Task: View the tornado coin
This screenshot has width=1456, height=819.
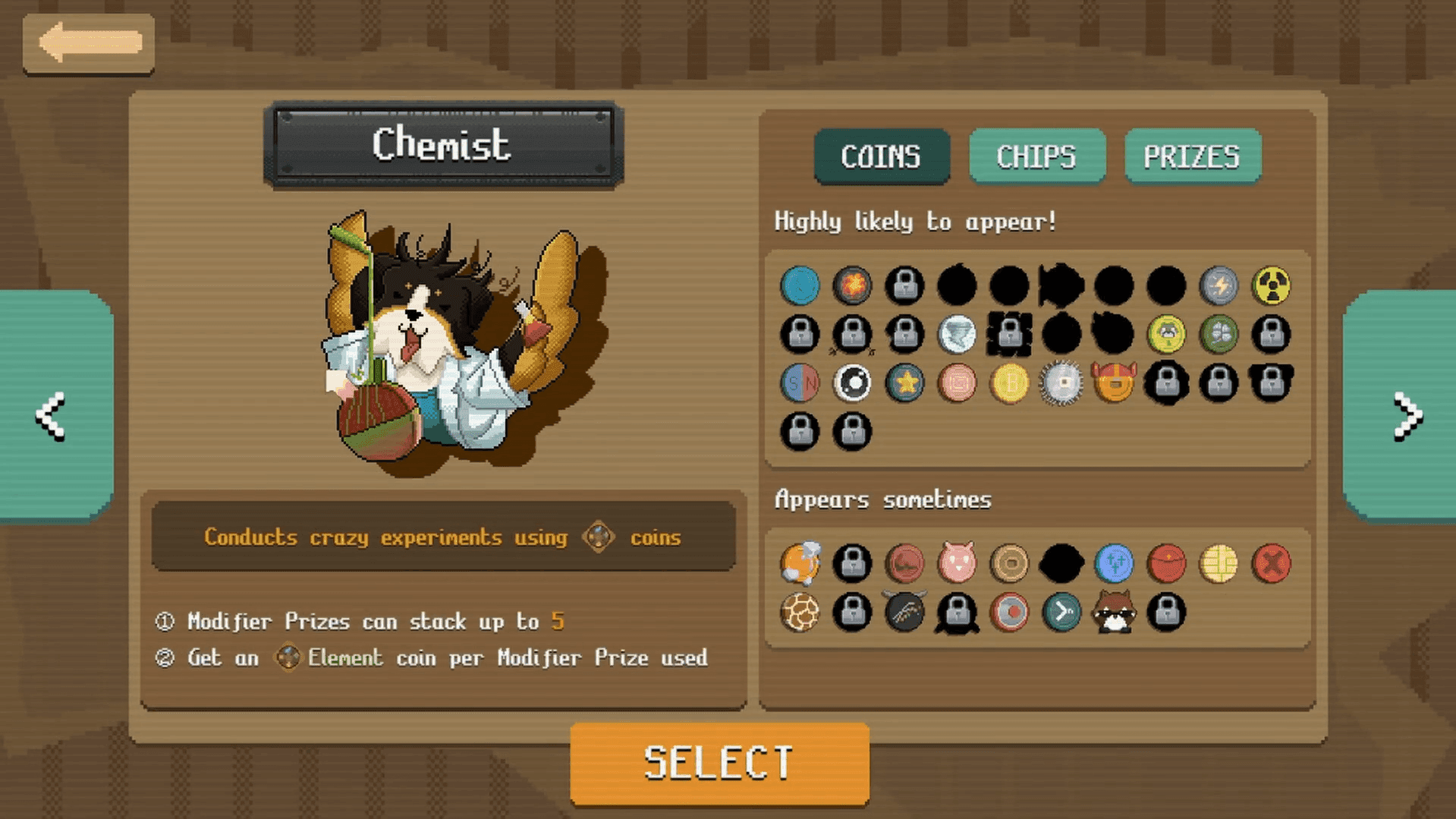Action: coord(957,334)
